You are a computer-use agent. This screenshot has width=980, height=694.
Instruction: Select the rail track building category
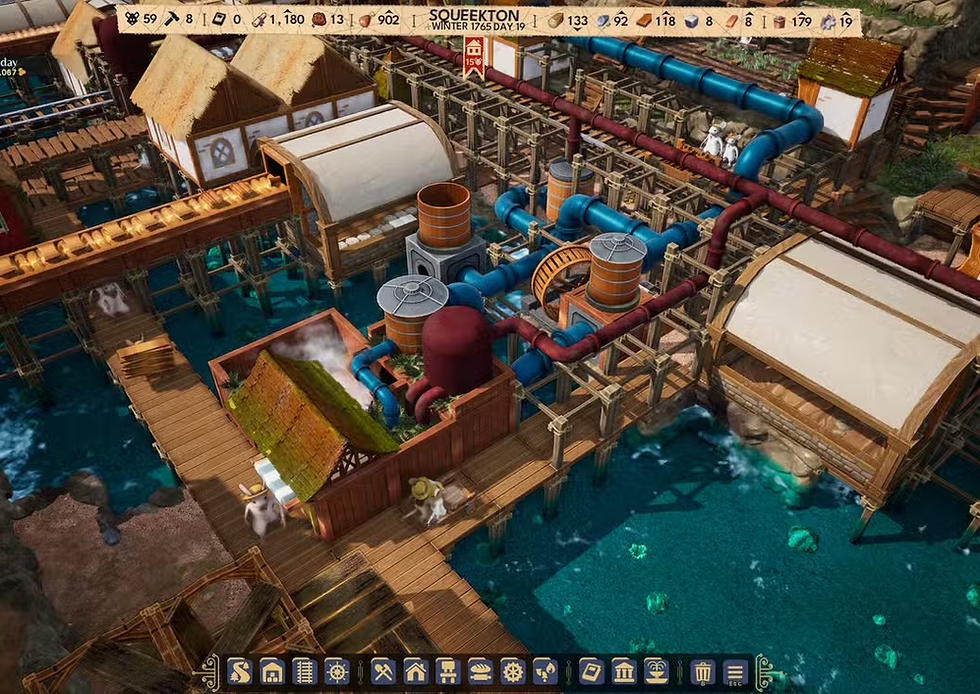[304, 671]
